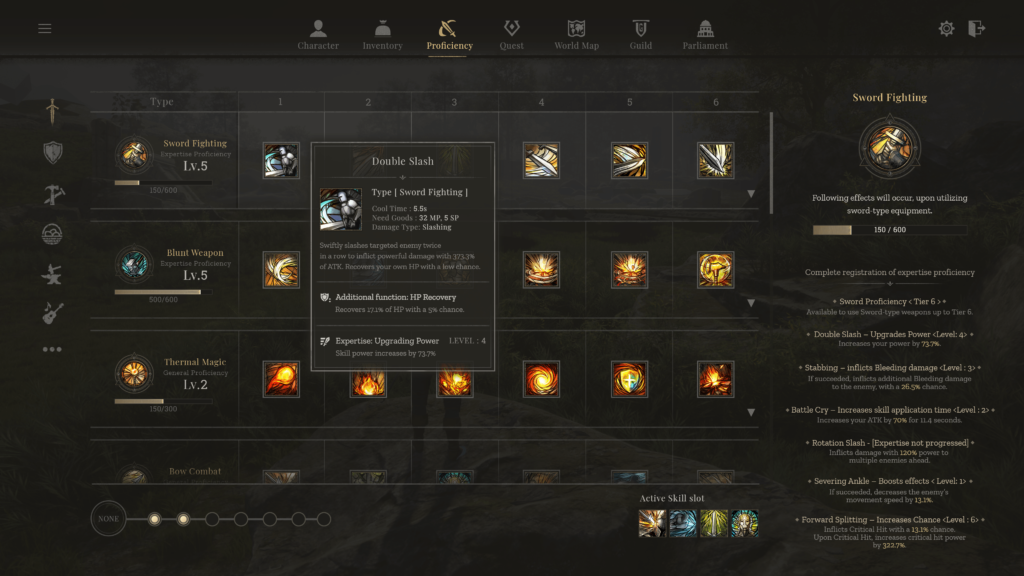Screen dimensions: 1024x576
Task: Open the Inventory tab
Action: pyautogui.click(x=382, y=34)
